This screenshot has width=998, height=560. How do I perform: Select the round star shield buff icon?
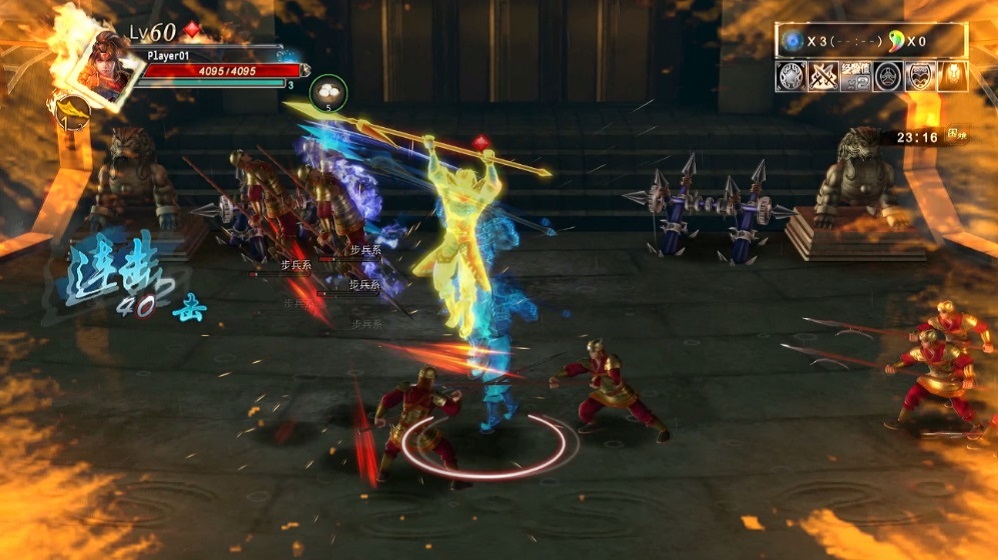(x=791, y=76)
